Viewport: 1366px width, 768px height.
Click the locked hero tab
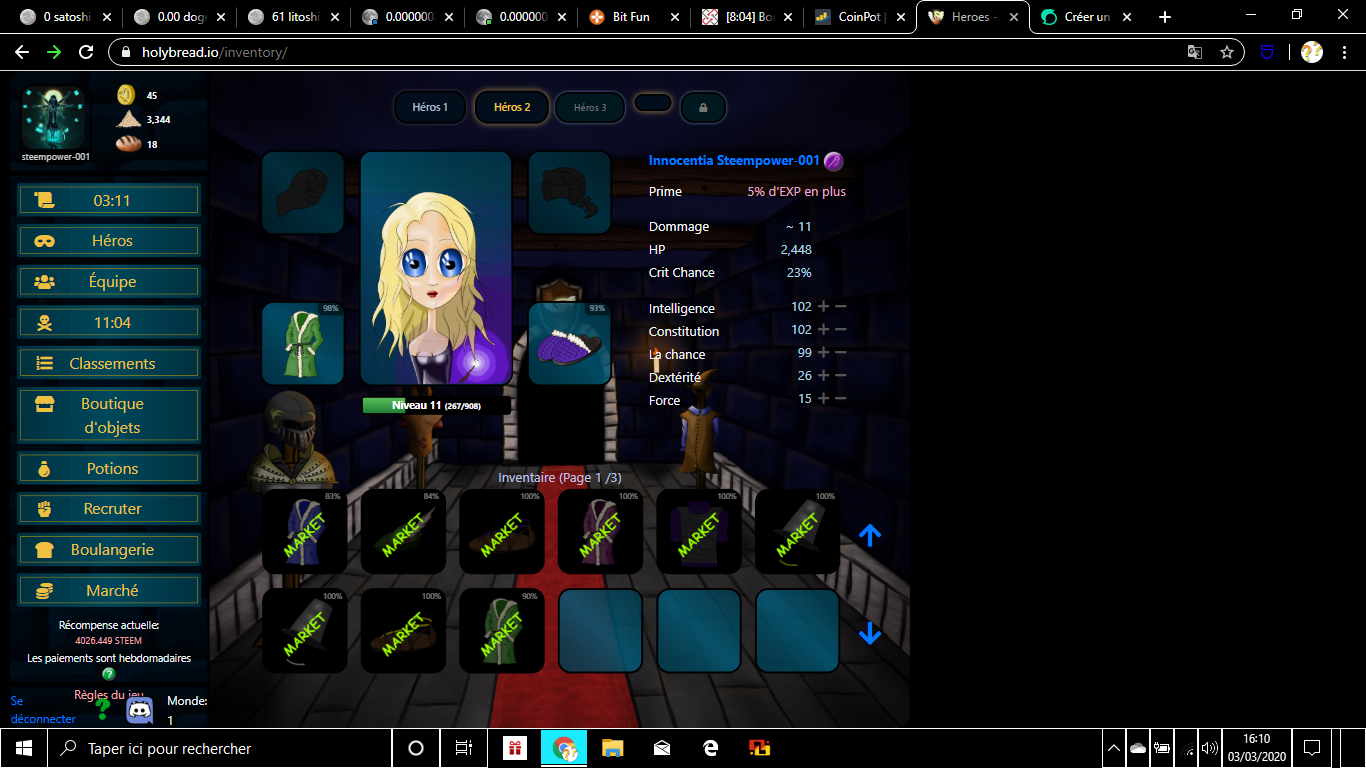tap(703, 107)
